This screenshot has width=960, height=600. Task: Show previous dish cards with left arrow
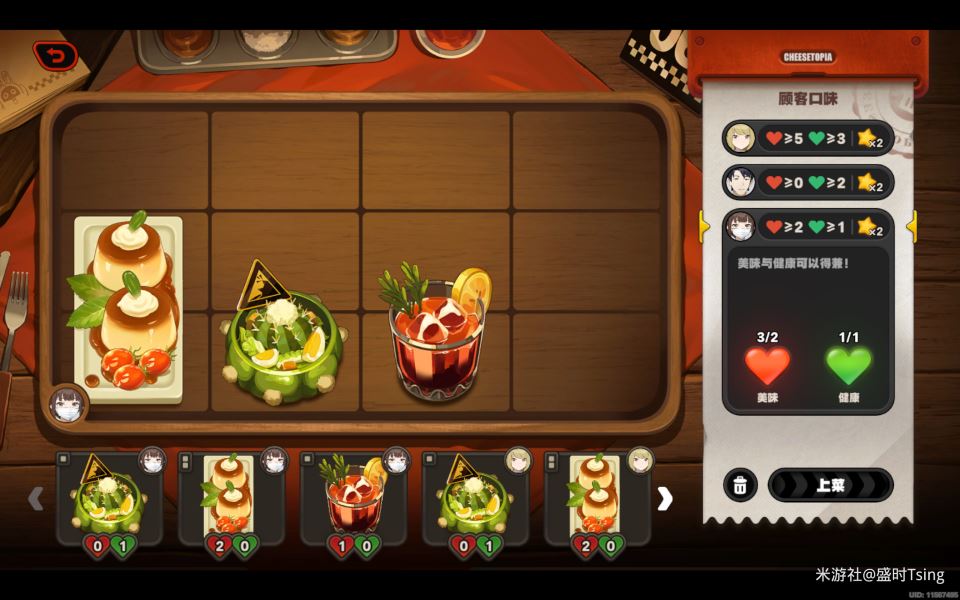click(36, 499)
